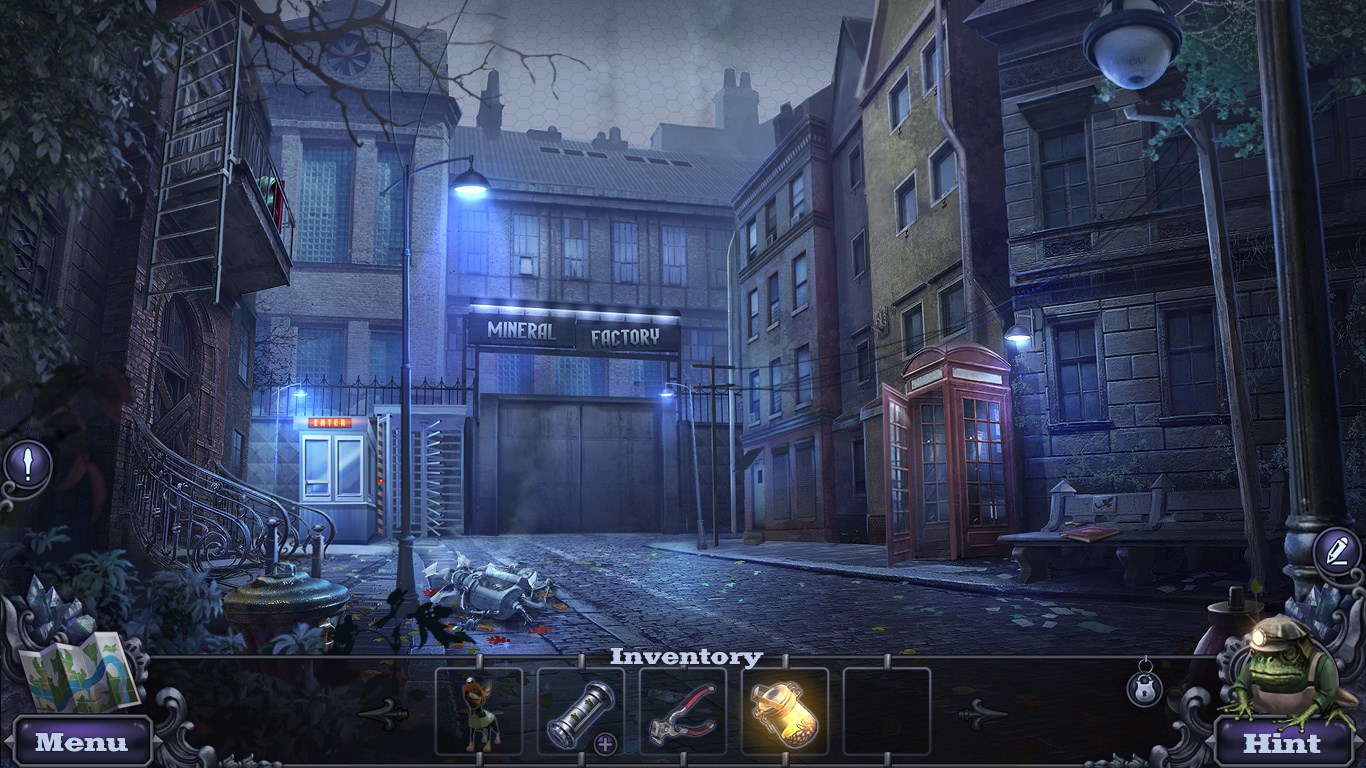Pick the red-handled pliers from inventory

(x=683, y=711)
